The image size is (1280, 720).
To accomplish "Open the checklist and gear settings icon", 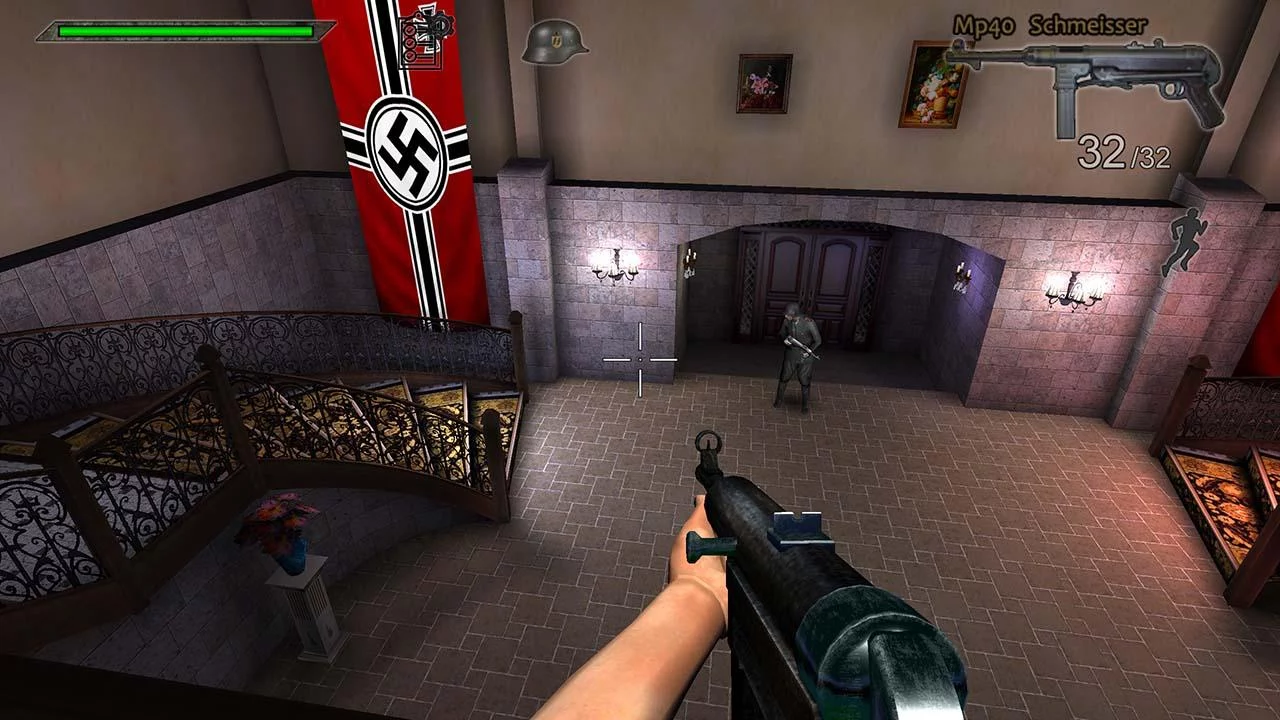I will point(420,42).
